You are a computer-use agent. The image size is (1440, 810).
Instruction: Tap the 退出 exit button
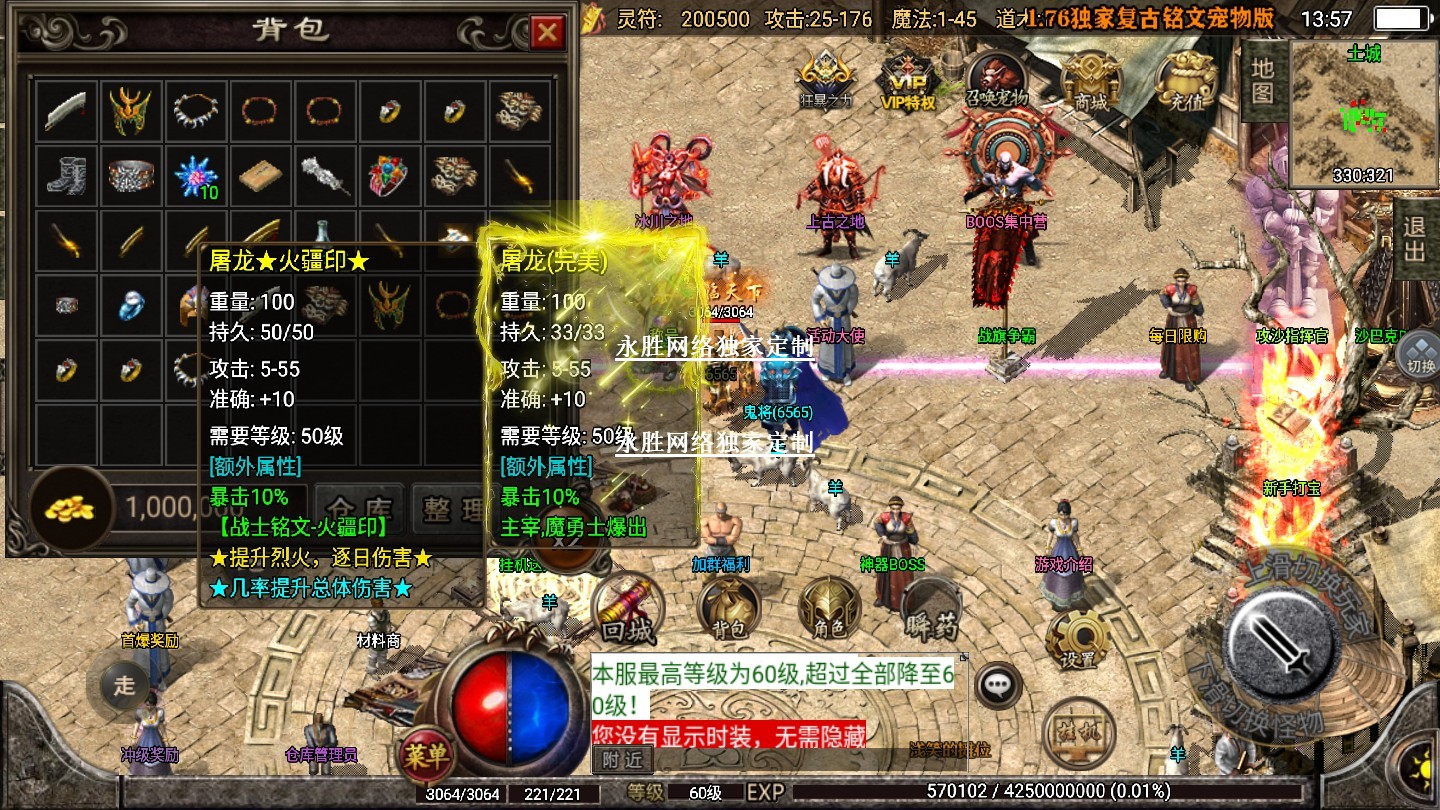pyautogui.click(x=1415, y=239)
